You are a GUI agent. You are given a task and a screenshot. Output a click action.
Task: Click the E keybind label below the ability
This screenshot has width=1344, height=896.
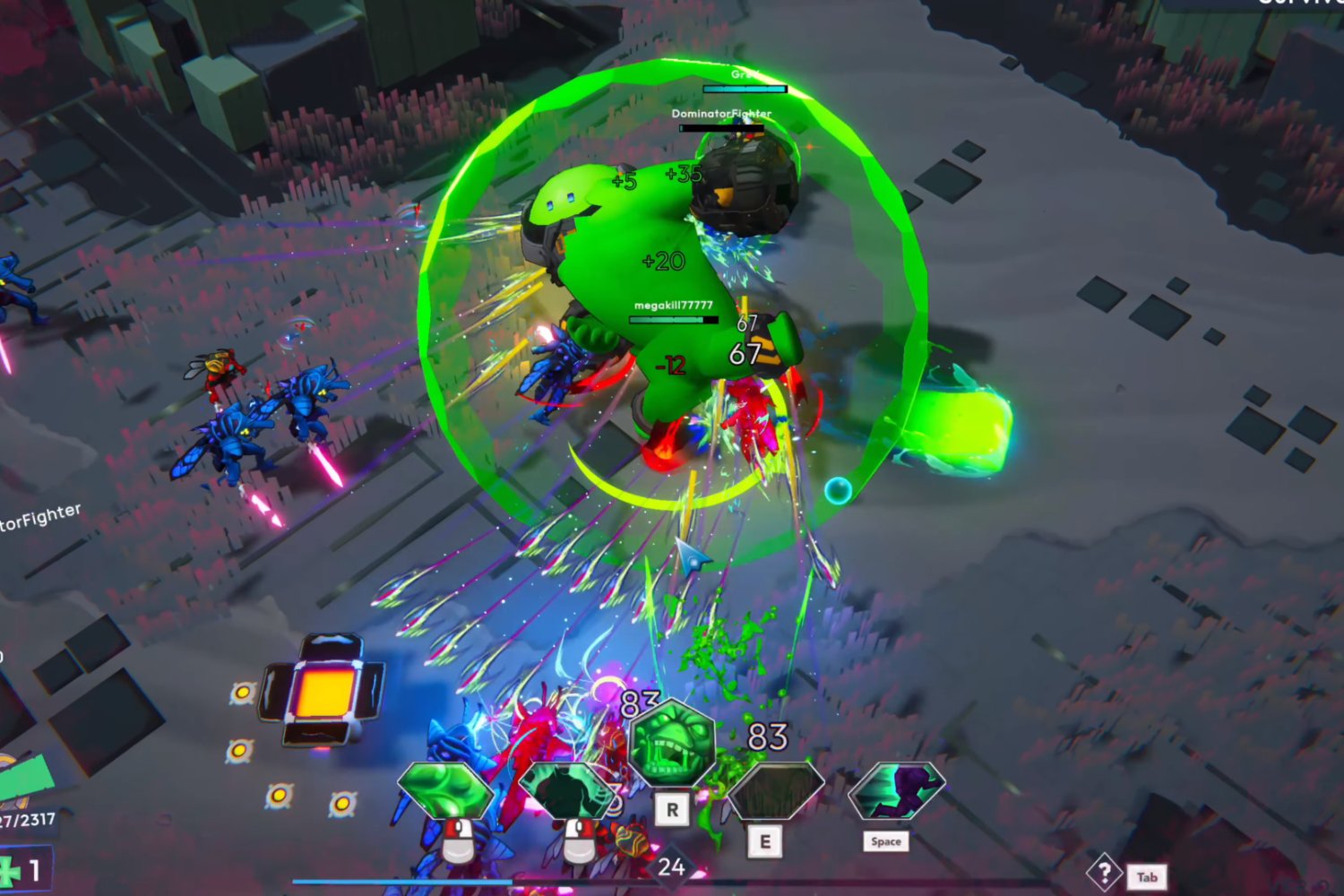(x=766, y=840)
